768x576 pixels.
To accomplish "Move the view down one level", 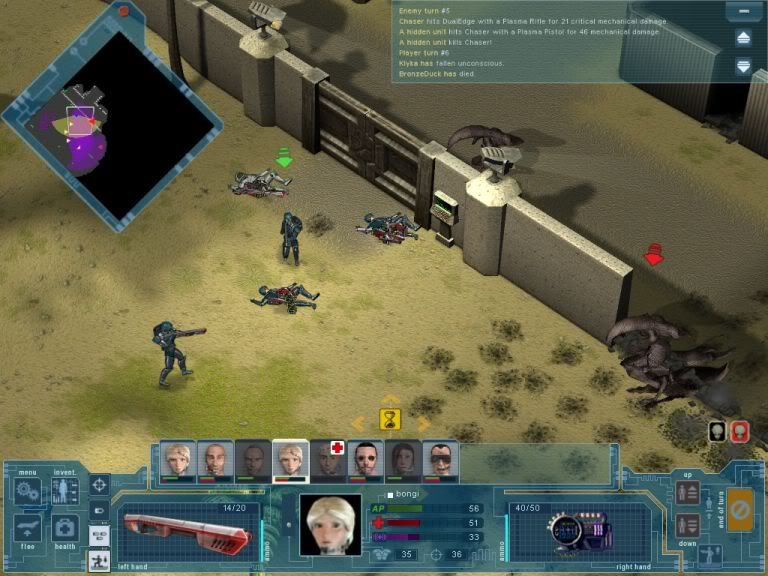I will click(x=687, y=524).
